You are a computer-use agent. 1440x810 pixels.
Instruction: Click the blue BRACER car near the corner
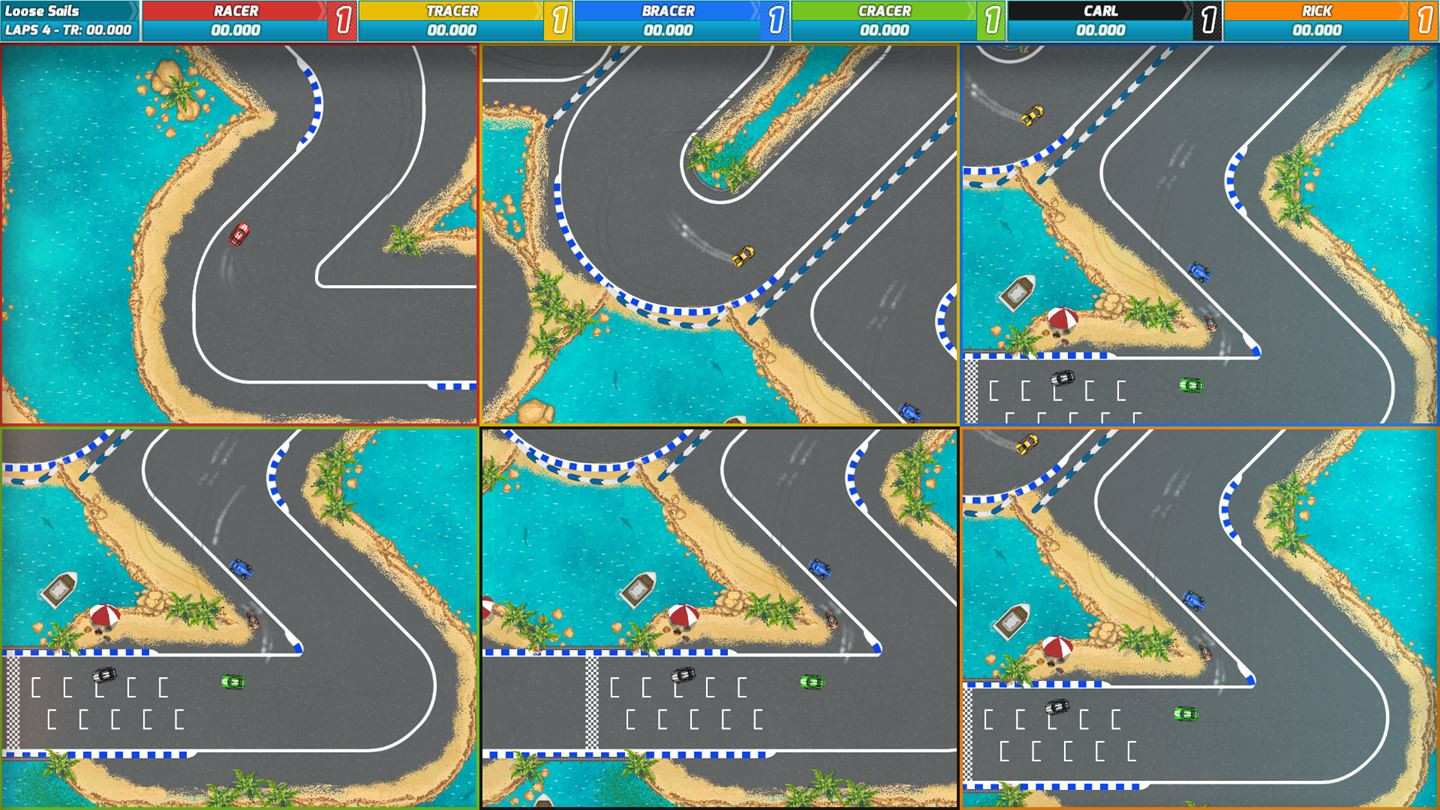coord(1199,269)
